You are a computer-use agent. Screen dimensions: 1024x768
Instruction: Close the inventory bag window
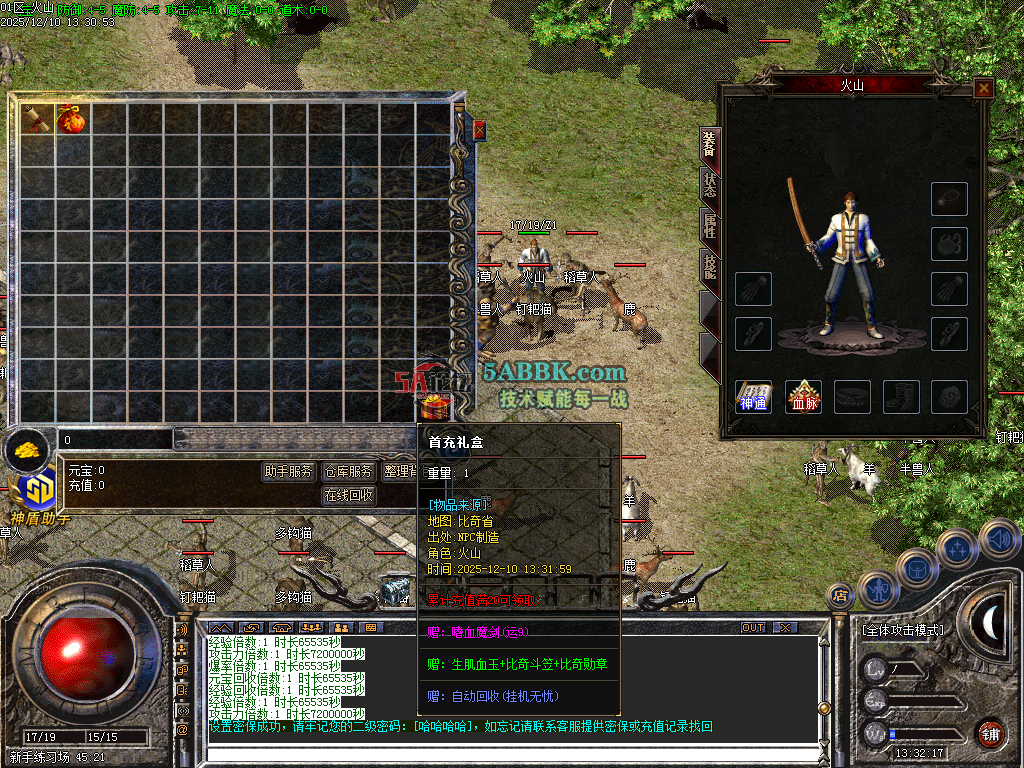479,130
